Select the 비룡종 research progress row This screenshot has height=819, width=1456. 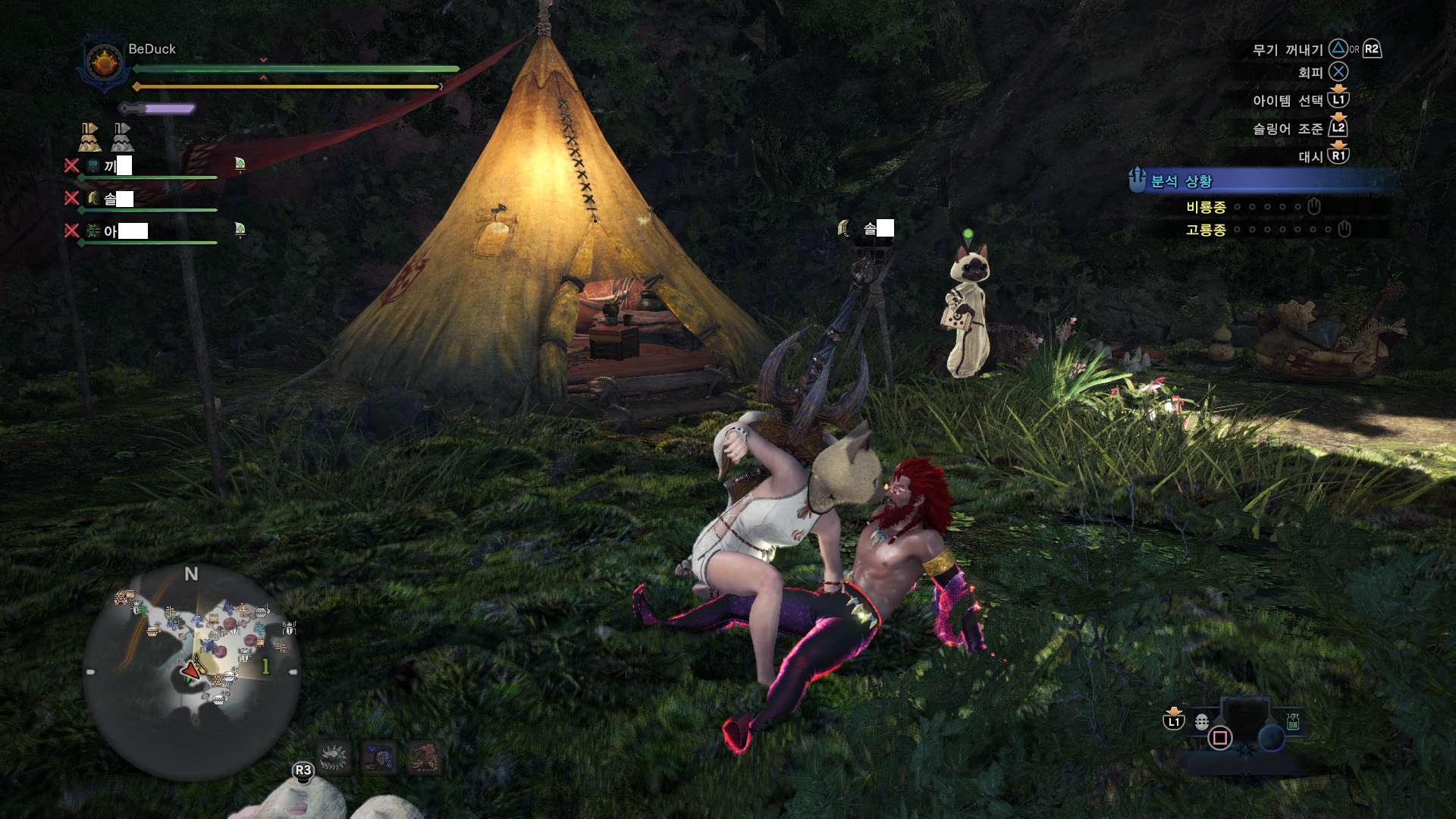tap(1251, 207)
